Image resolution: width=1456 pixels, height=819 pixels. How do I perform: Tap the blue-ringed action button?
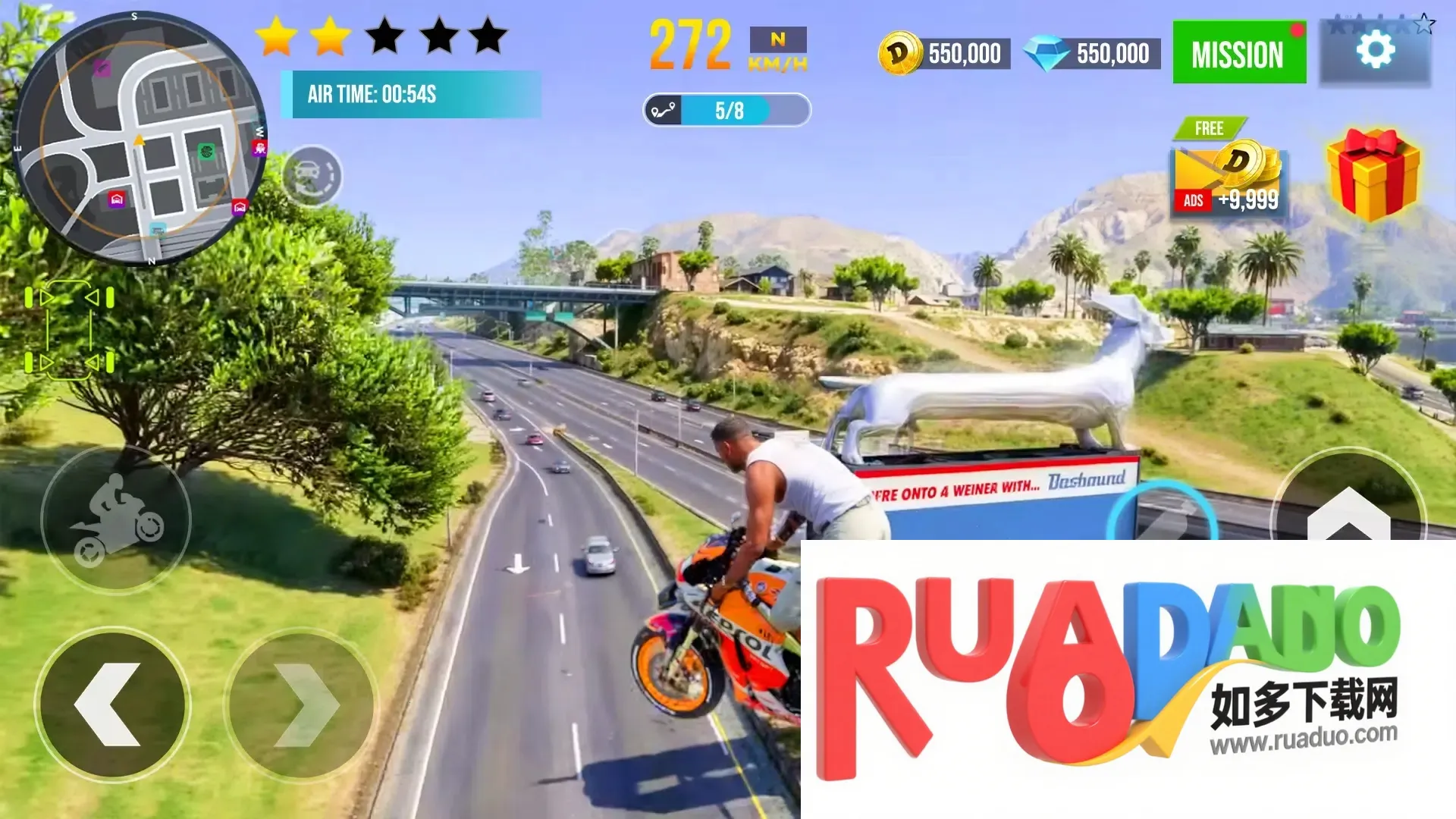(x=1162, y=514)
